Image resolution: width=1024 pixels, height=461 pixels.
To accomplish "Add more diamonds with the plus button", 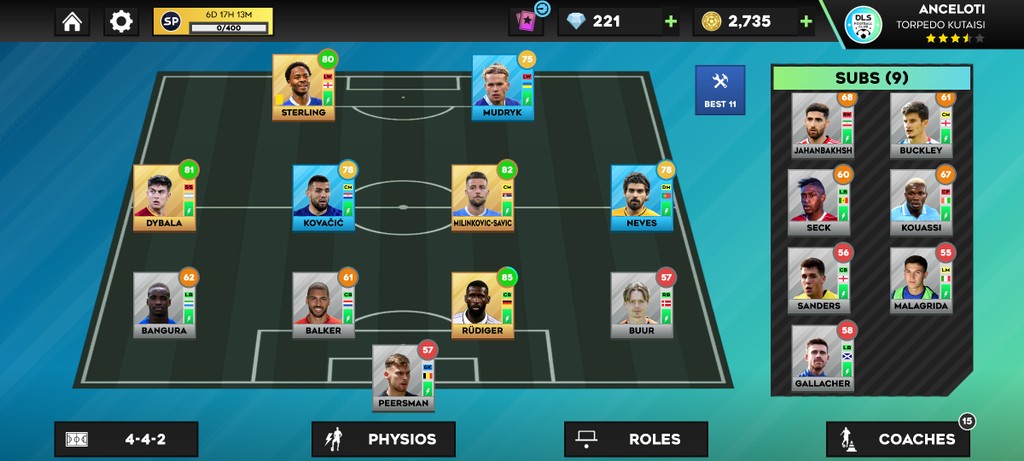I will point(670,22).
